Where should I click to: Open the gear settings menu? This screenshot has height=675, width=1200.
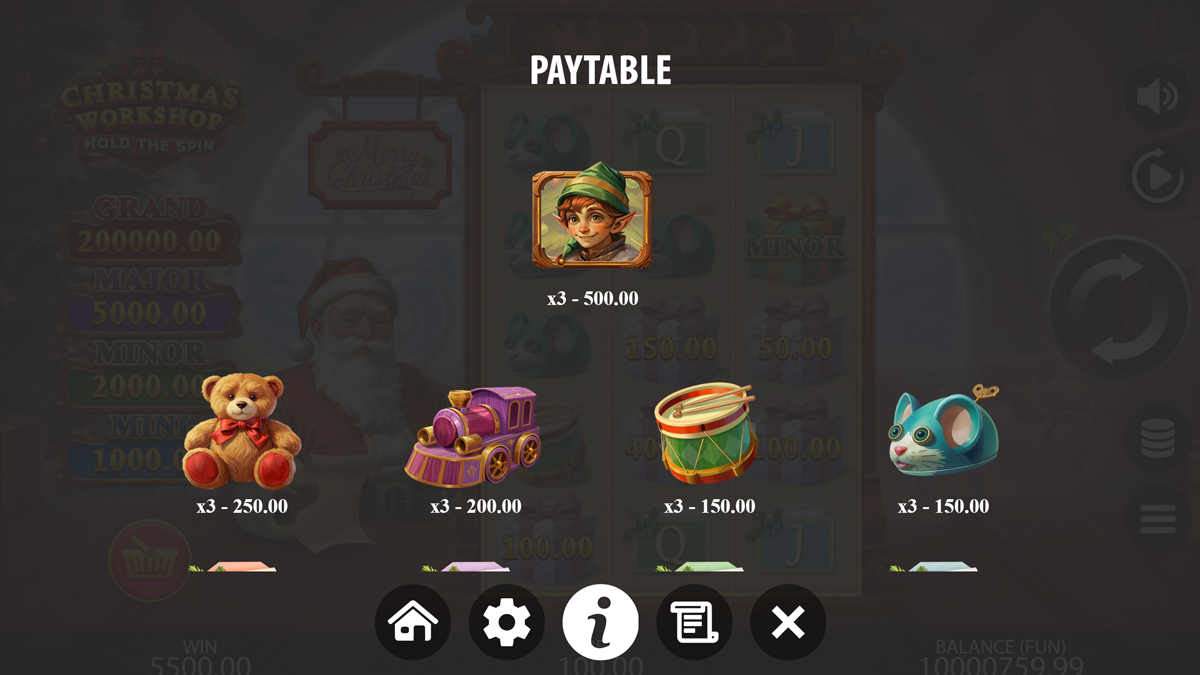coord(507,622)
